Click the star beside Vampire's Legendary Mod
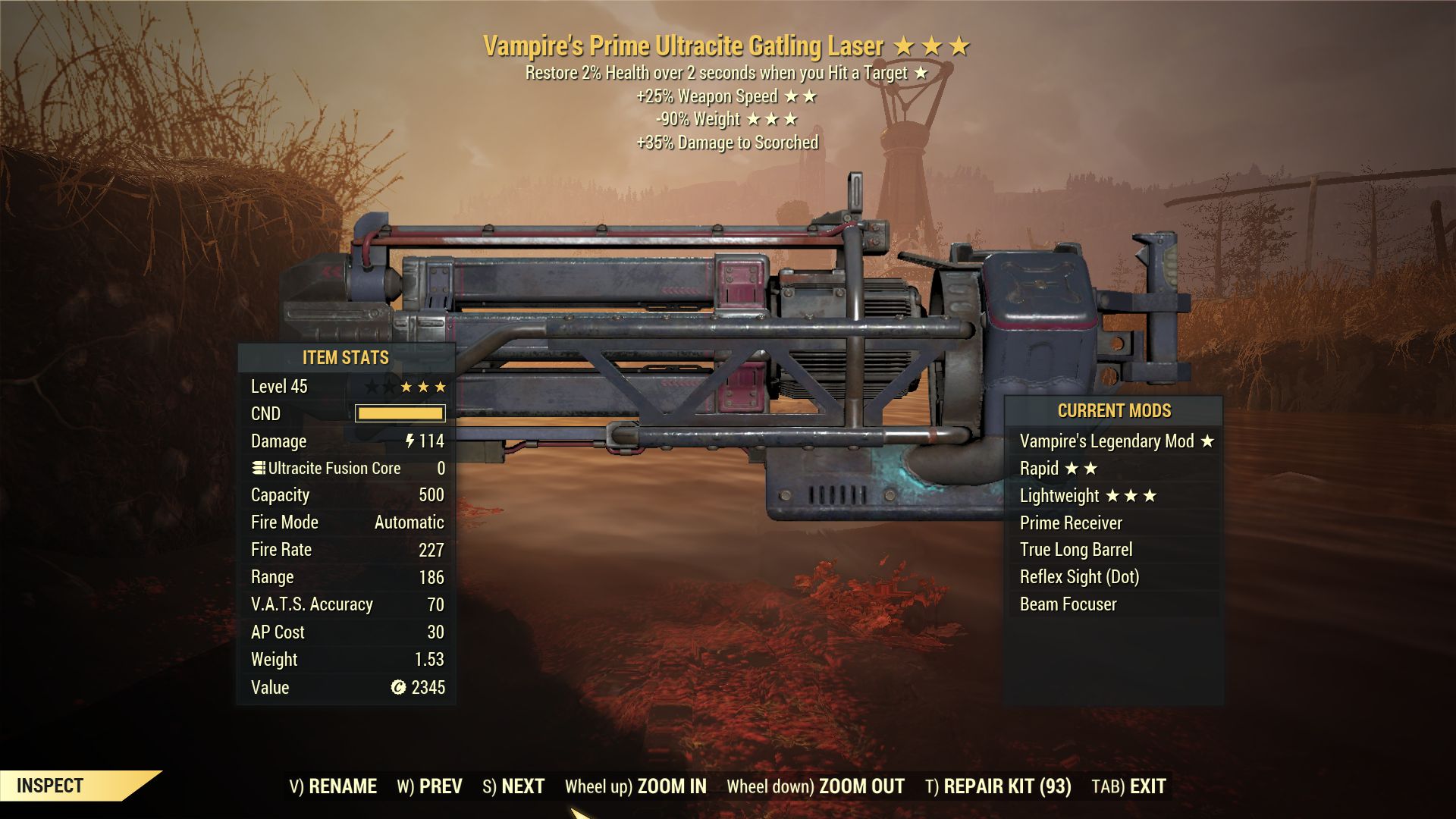The width and height of the screenshot is (1456, 819). tap(1208, 441)
